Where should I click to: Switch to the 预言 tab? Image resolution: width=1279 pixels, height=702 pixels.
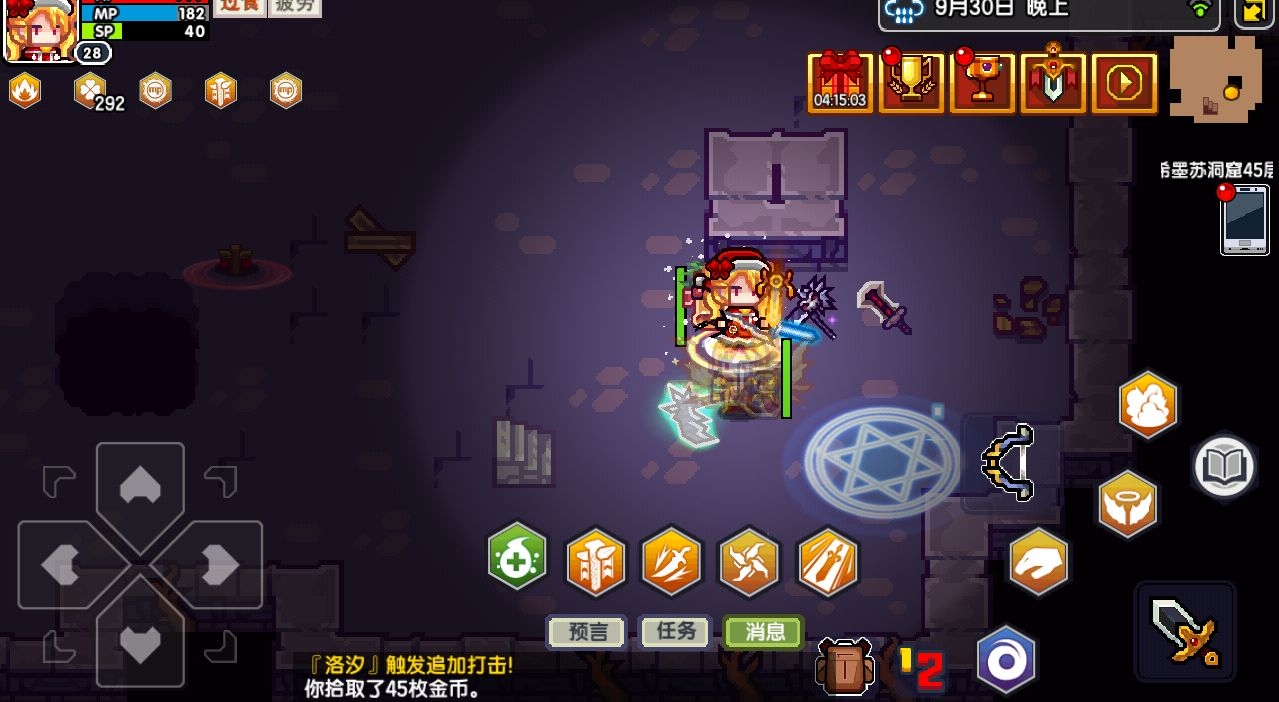(587, 632)
